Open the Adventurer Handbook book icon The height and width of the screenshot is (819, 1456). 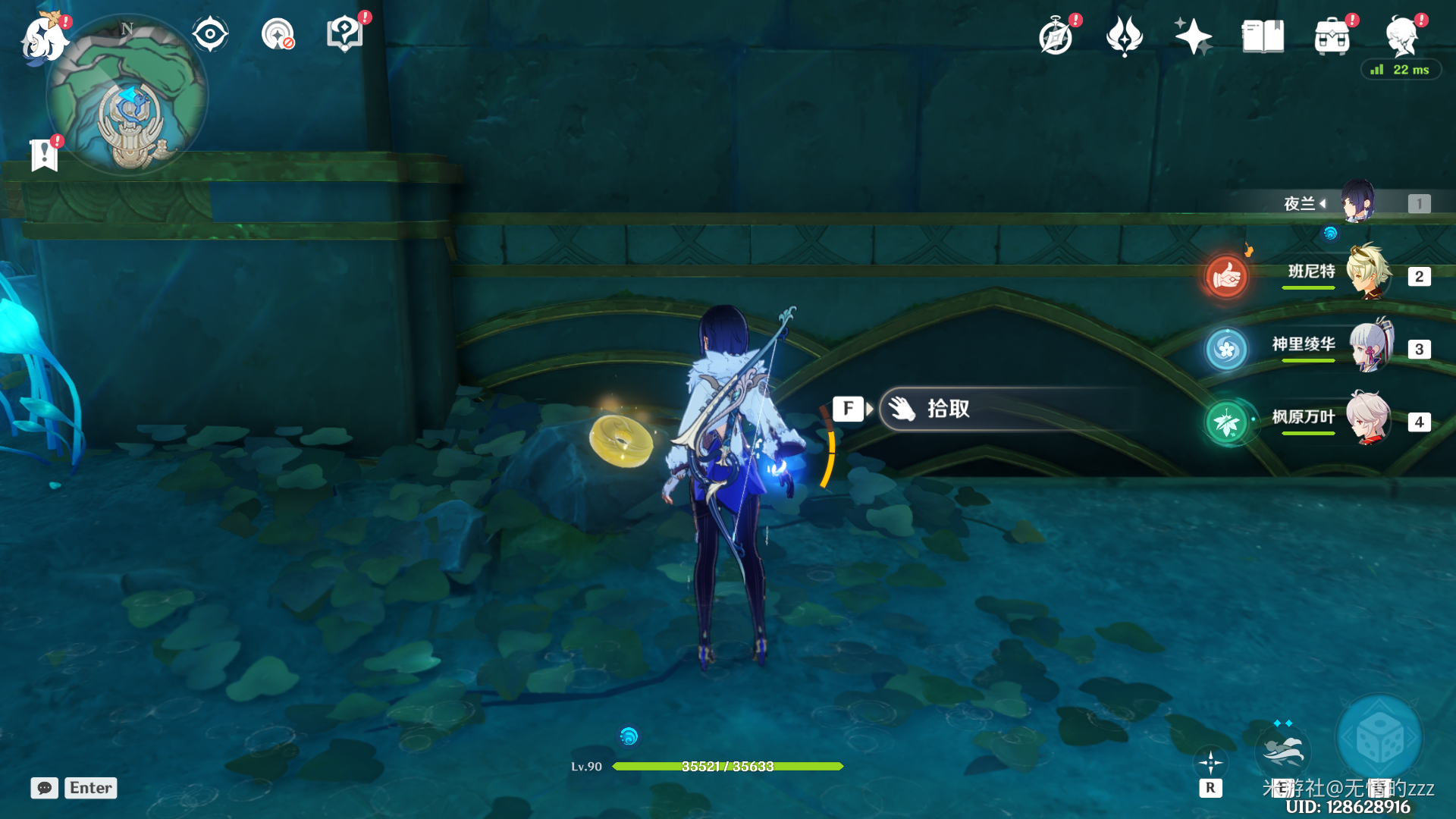(1263, 36)
